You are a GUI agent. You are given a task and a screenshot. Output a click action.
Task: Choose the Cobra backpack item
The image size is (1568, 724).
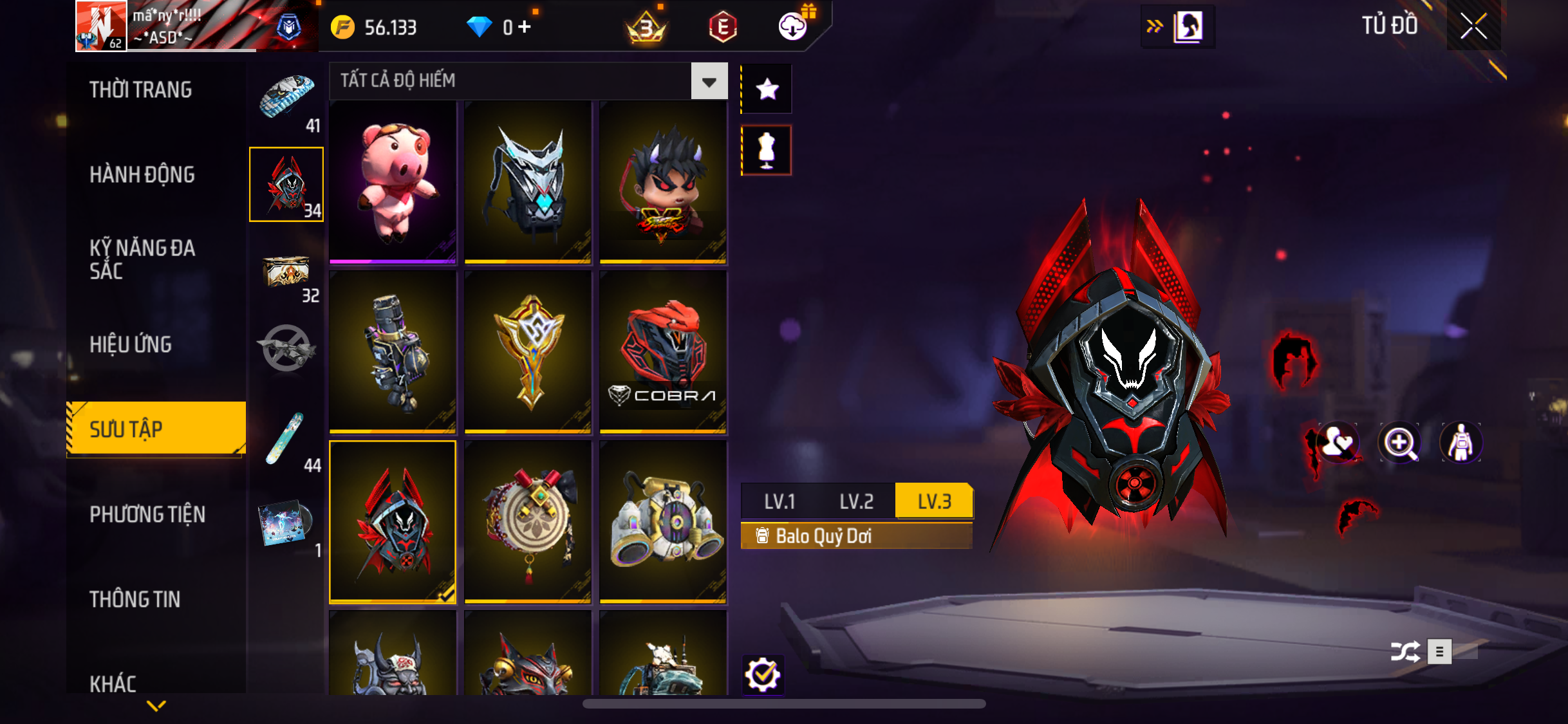663,352
